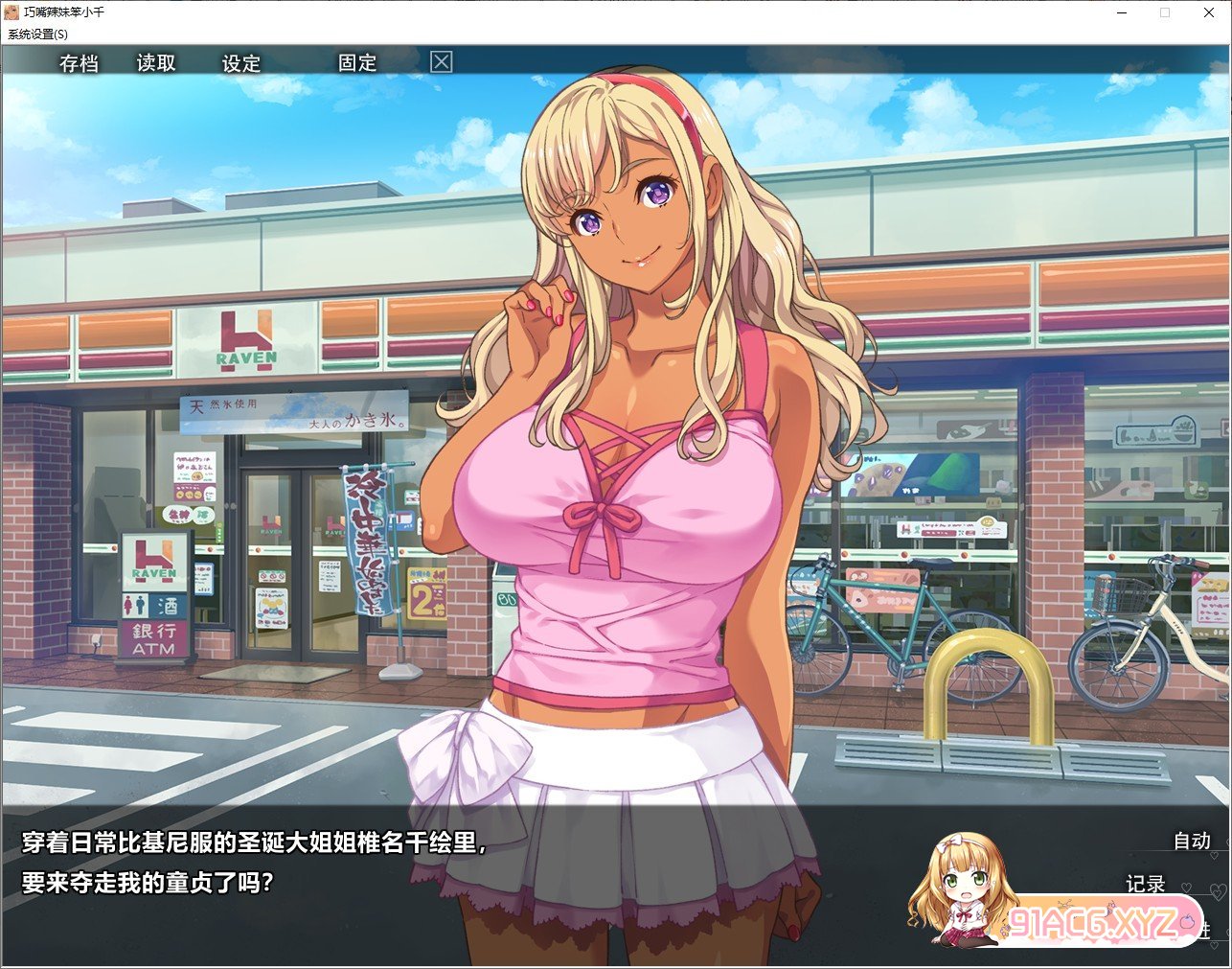Minimize the game window

tap(1121, 12)
